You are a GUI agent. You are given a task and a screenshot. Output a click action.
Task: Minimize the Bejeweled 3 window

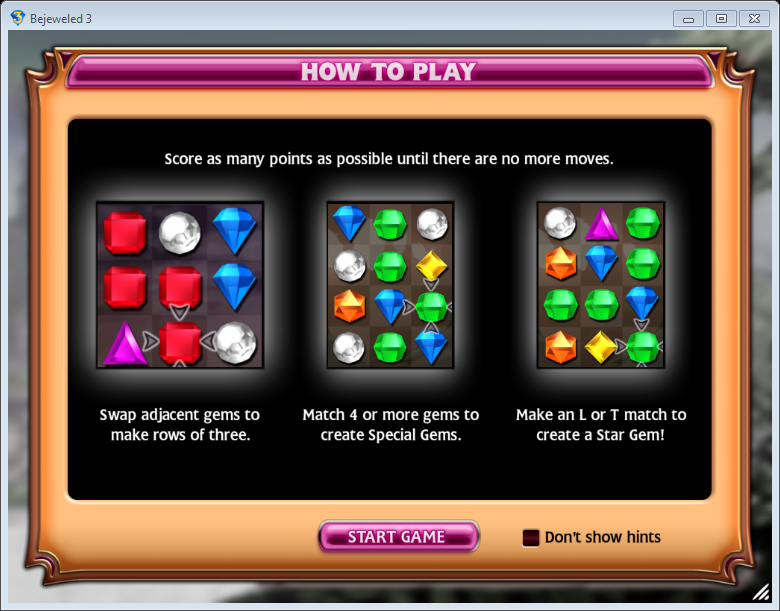(688, 18)
